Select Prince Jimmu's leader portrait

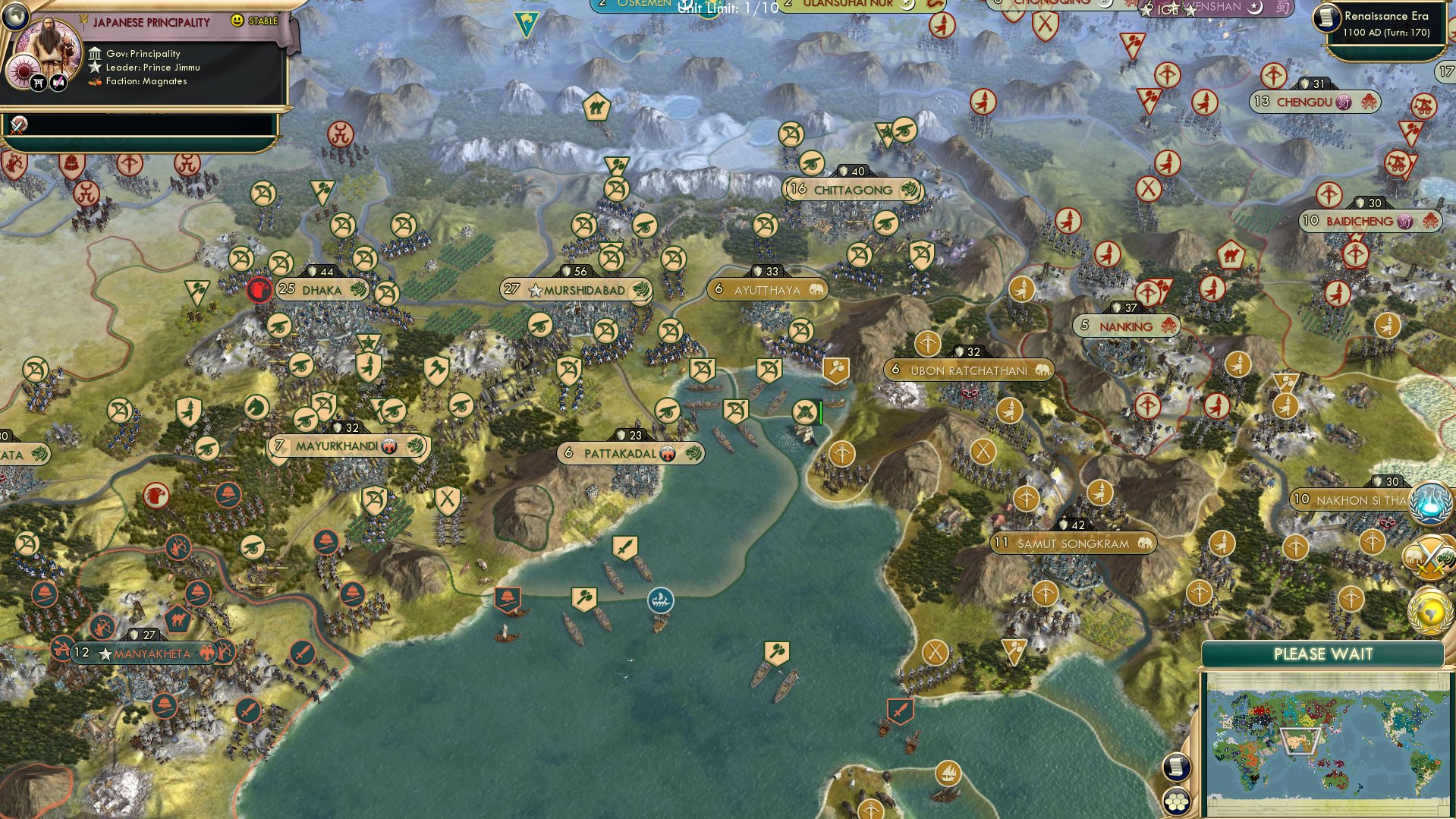47,46
